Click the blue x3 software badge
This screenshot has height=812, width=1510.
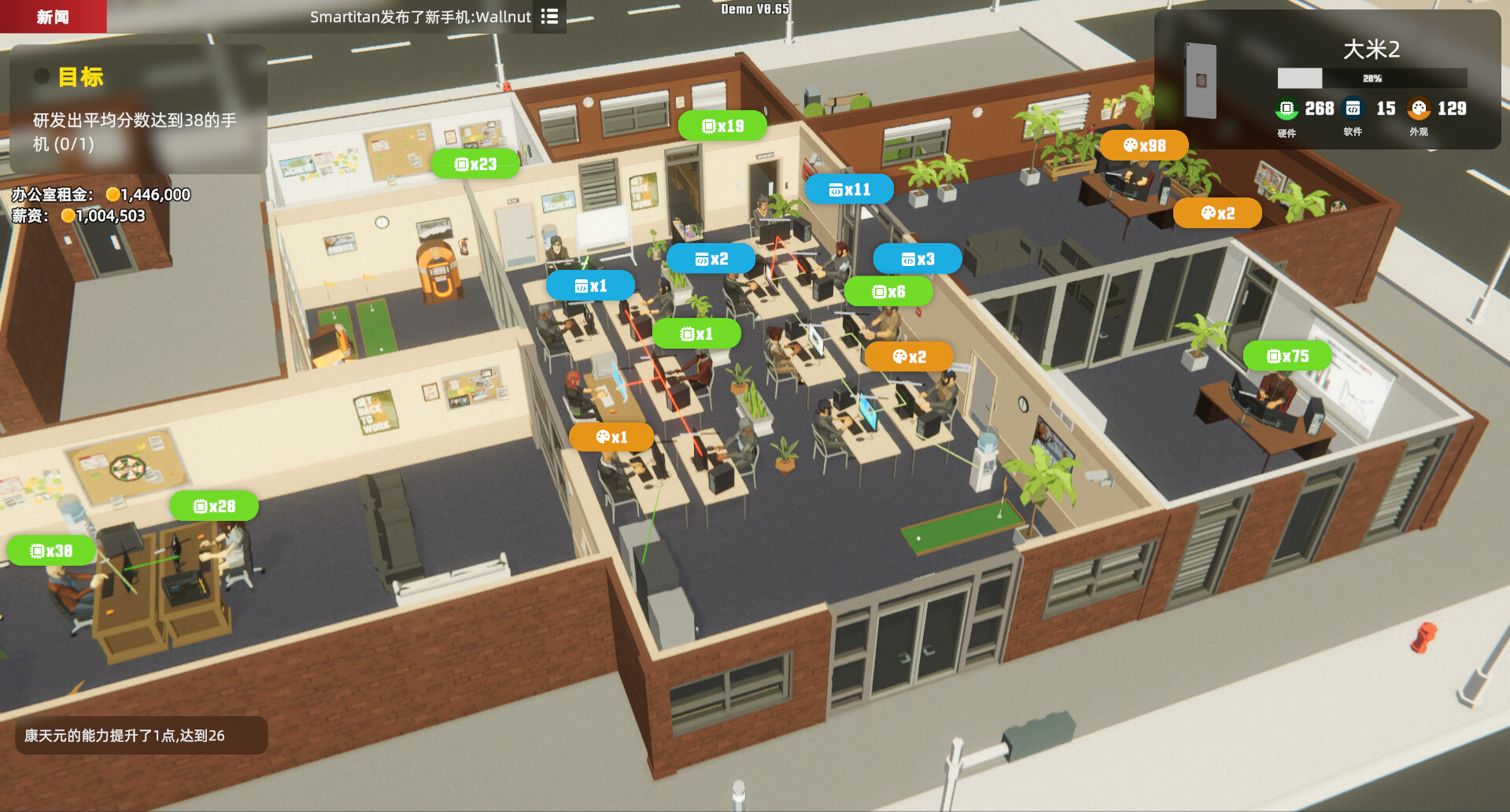point(917,258)
